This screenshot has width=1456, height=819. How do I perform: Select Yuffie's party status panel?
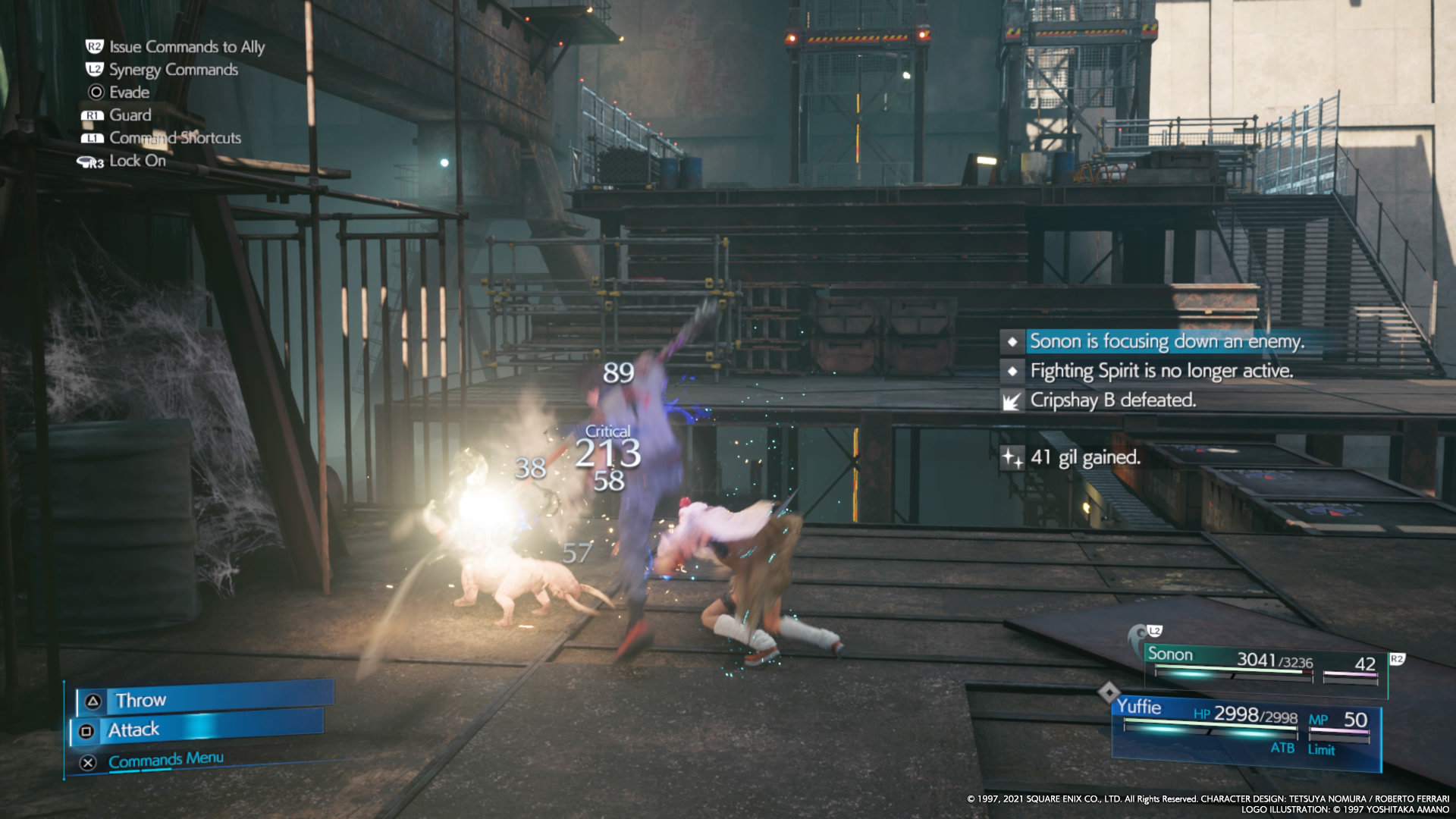point(1244,728)
